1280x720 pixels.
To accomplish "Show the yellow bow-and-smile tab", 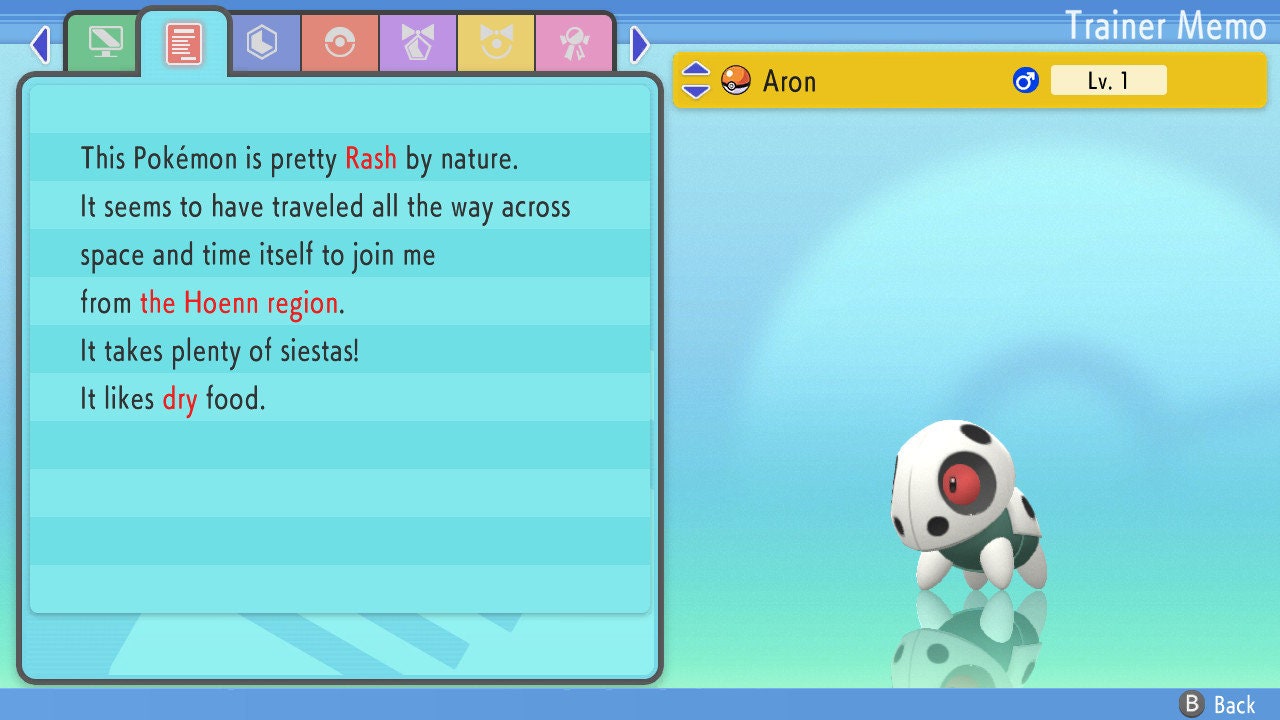I will [x=495, y=43].
